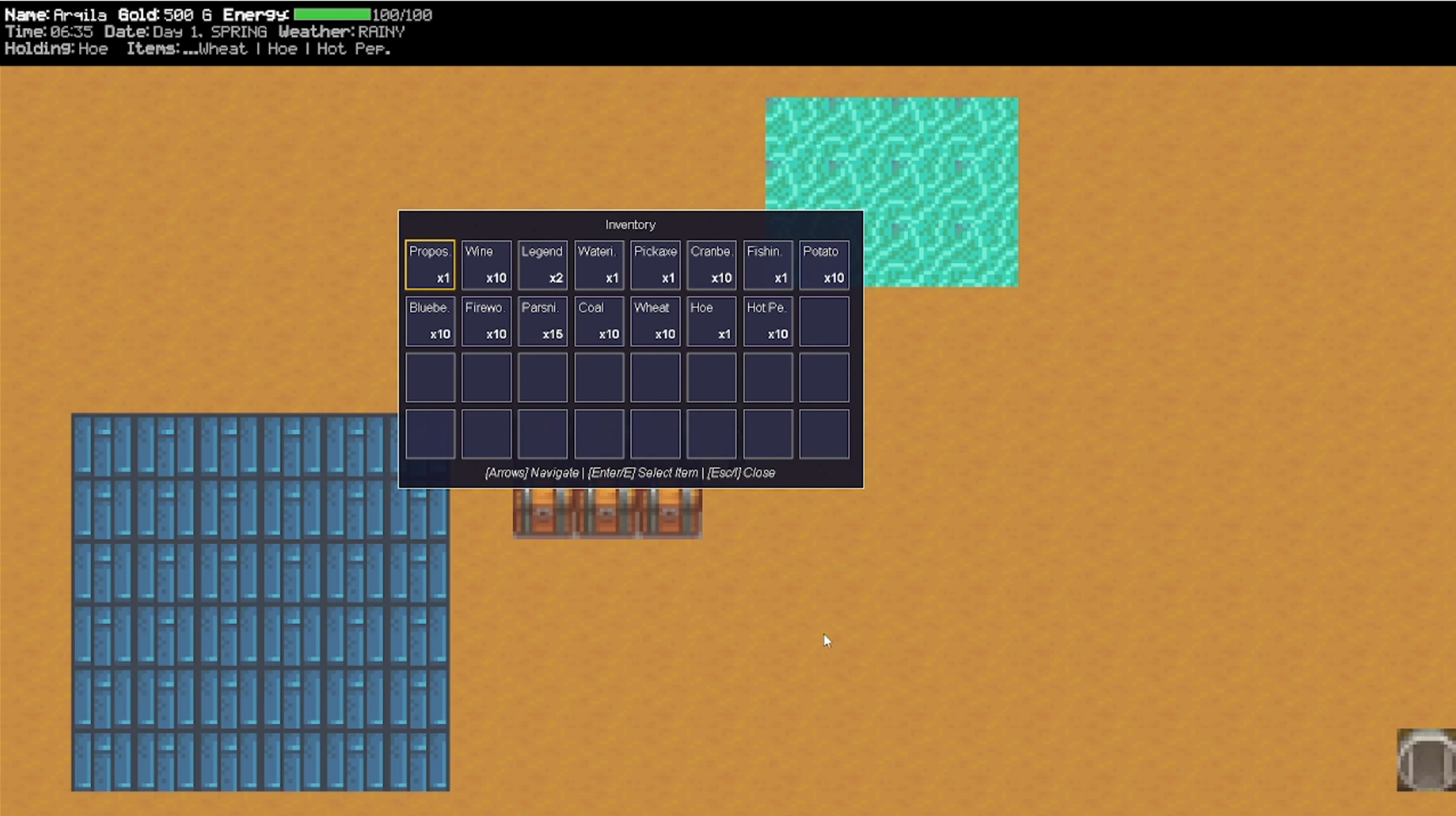Choose the Wine x10 inventory slot

point(486,265)
